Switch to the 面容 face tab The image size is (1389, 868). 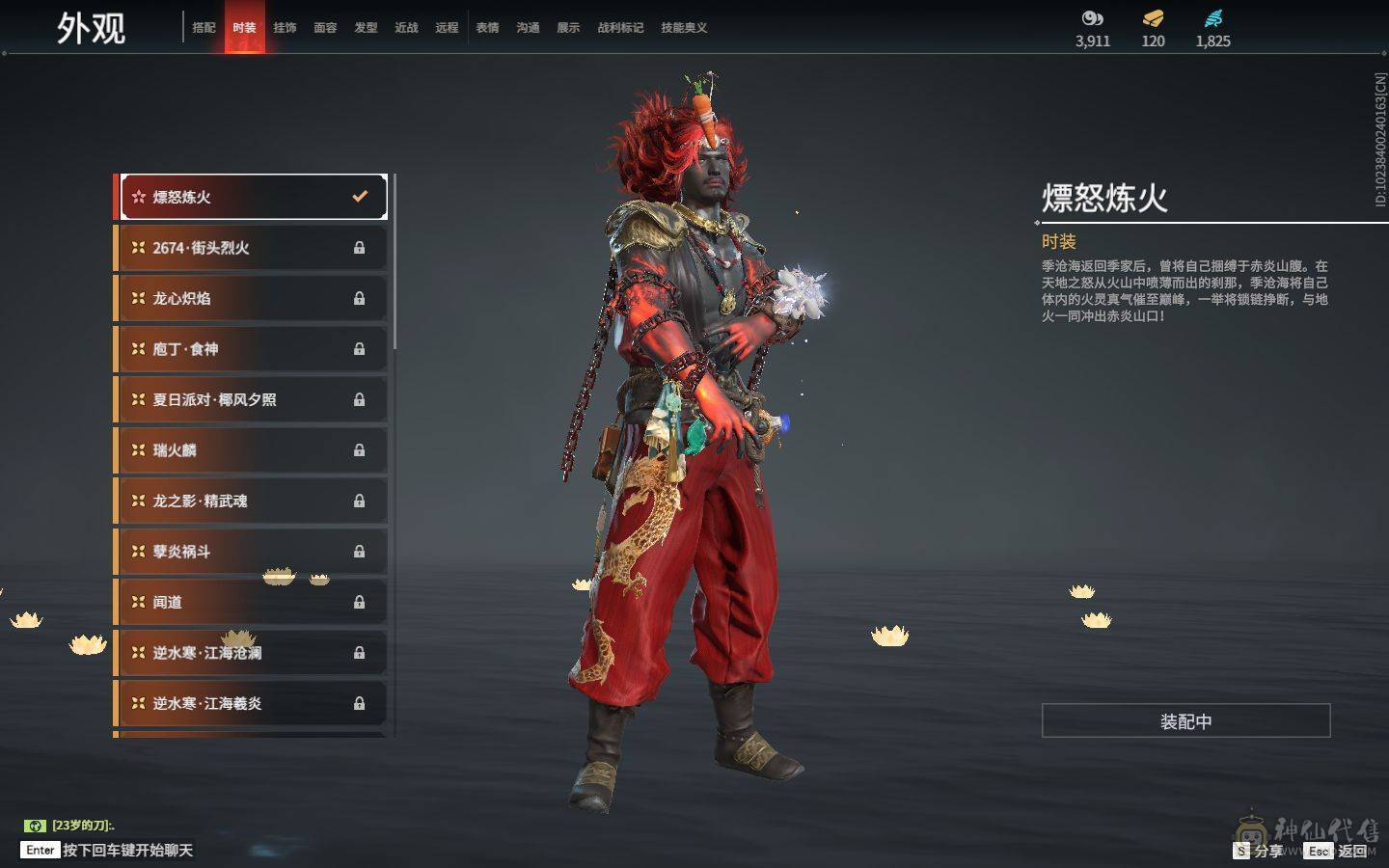[325, 28]
